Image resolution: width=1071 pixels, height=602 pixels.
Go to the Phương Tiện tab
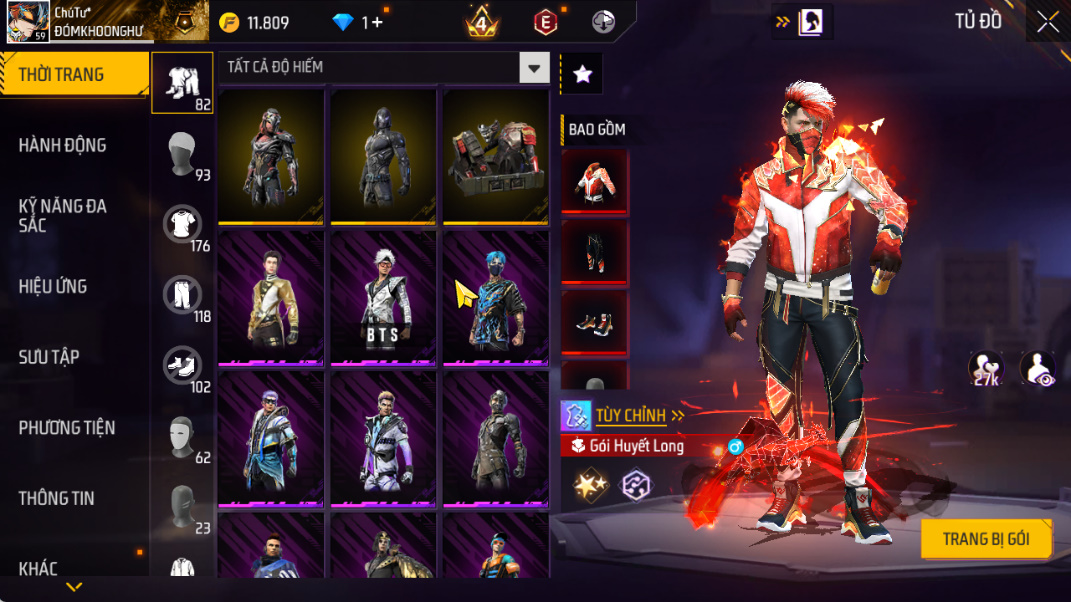coord(67,428)
